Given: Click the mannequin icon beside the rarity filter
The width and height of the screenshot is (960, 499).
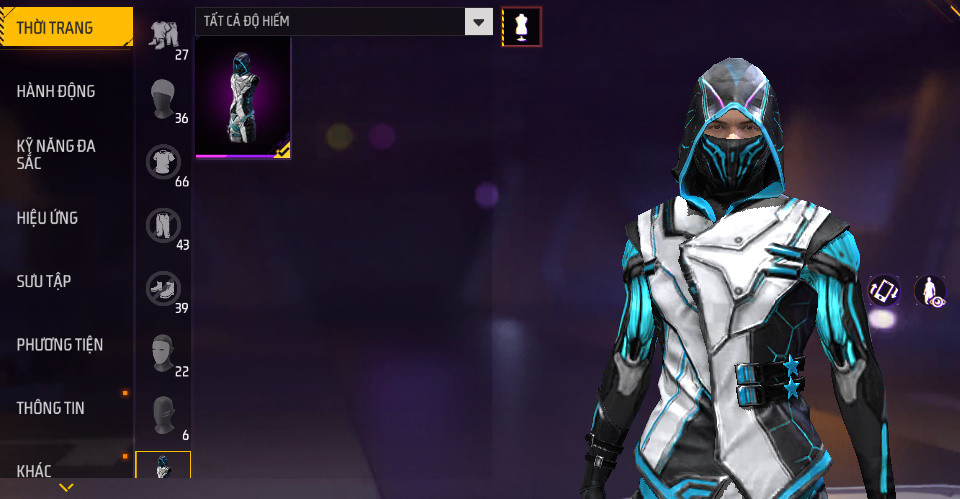Looking at the screenshot, I should point(521,26).
